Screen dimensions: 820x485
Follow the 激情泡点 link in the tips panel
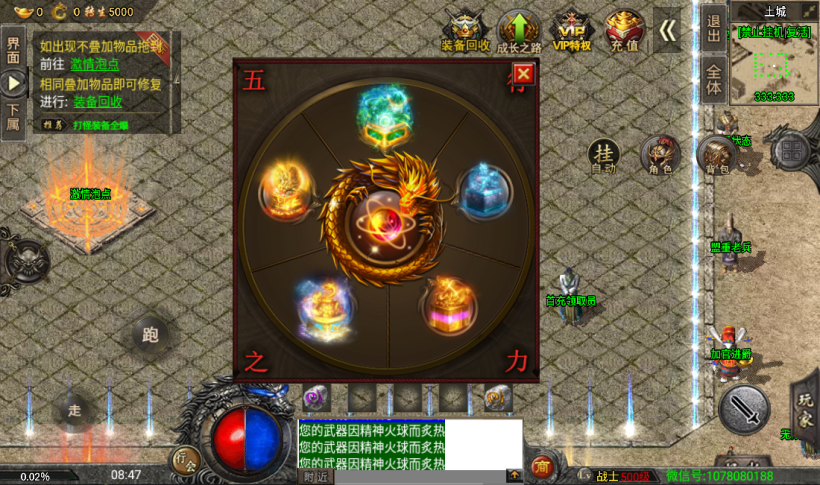pyautogui.click(x=94, y=64)
